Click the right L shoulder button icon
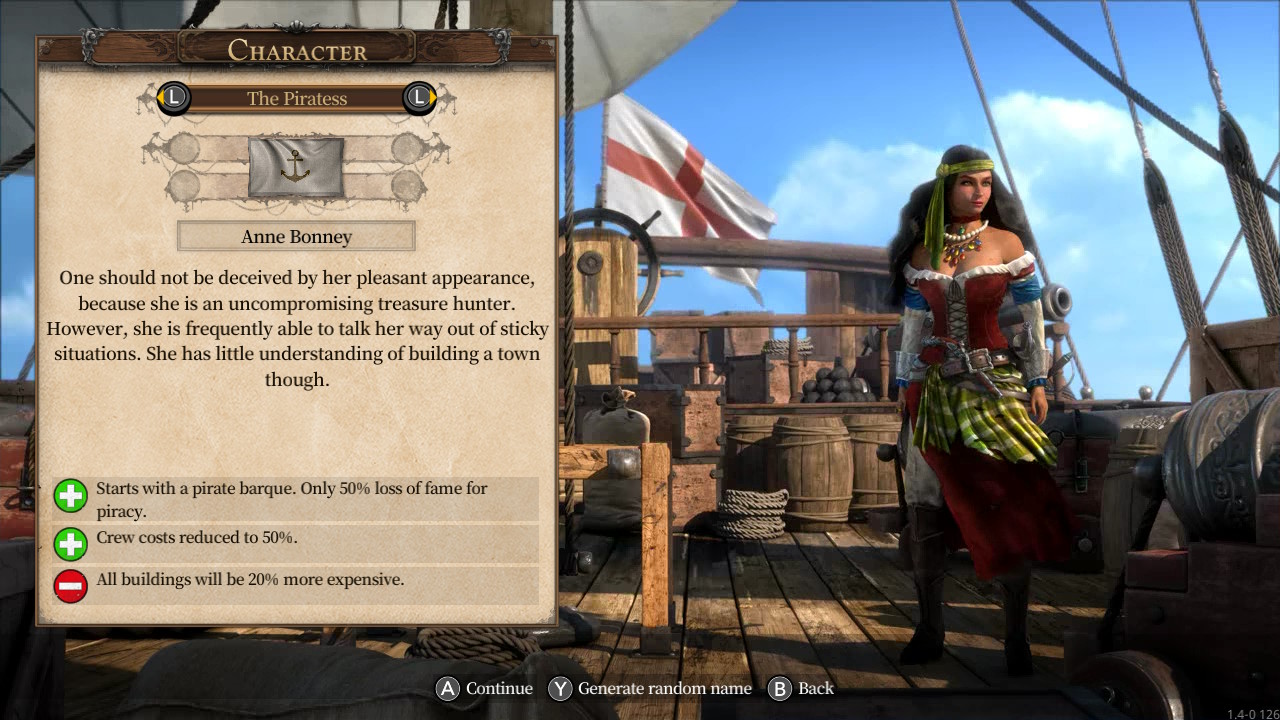The height and width of the screenshot is (720, 1280). tap(418, 99)
